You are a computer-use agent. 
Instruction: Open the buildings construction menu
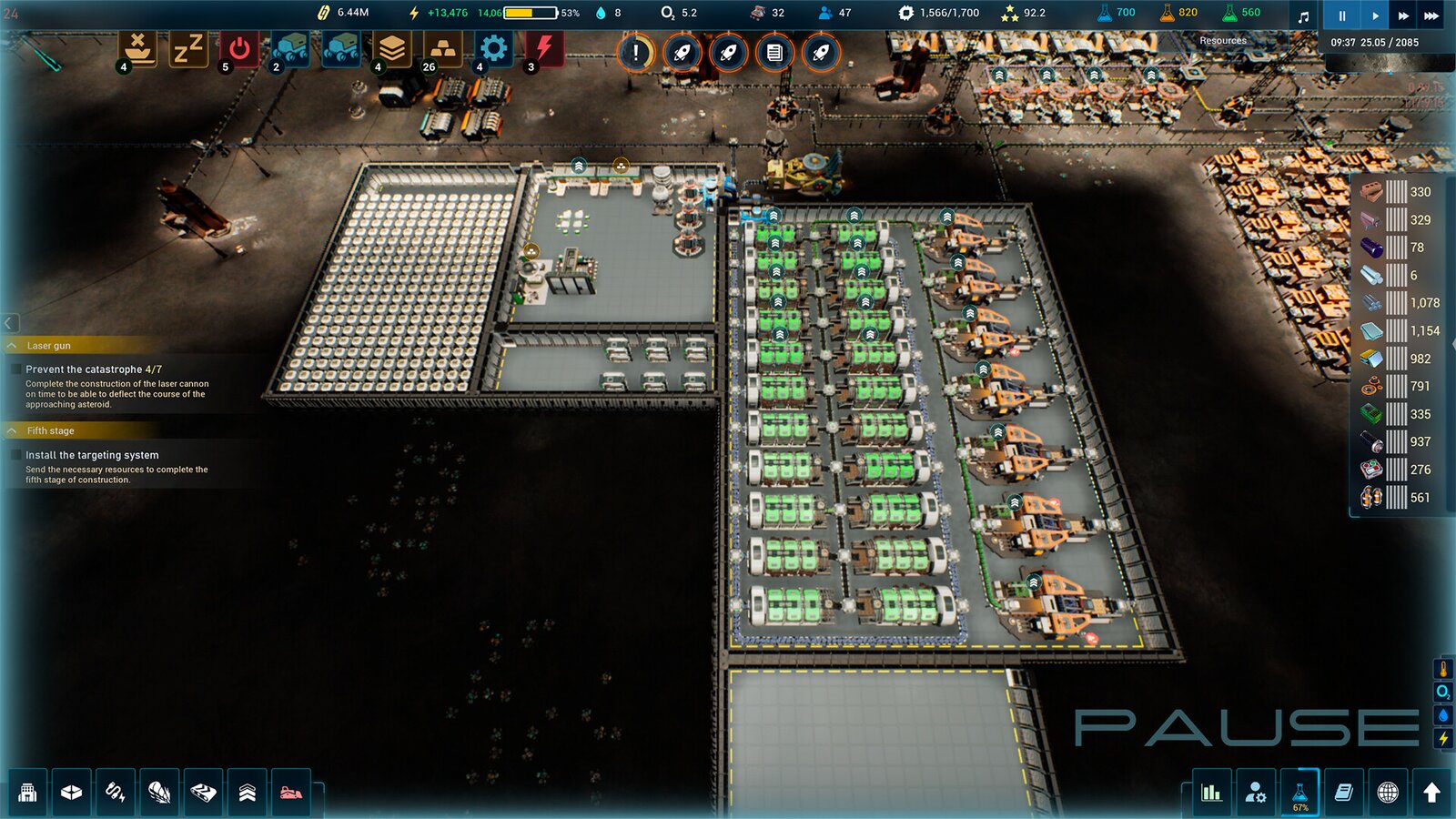pos(28,792)
